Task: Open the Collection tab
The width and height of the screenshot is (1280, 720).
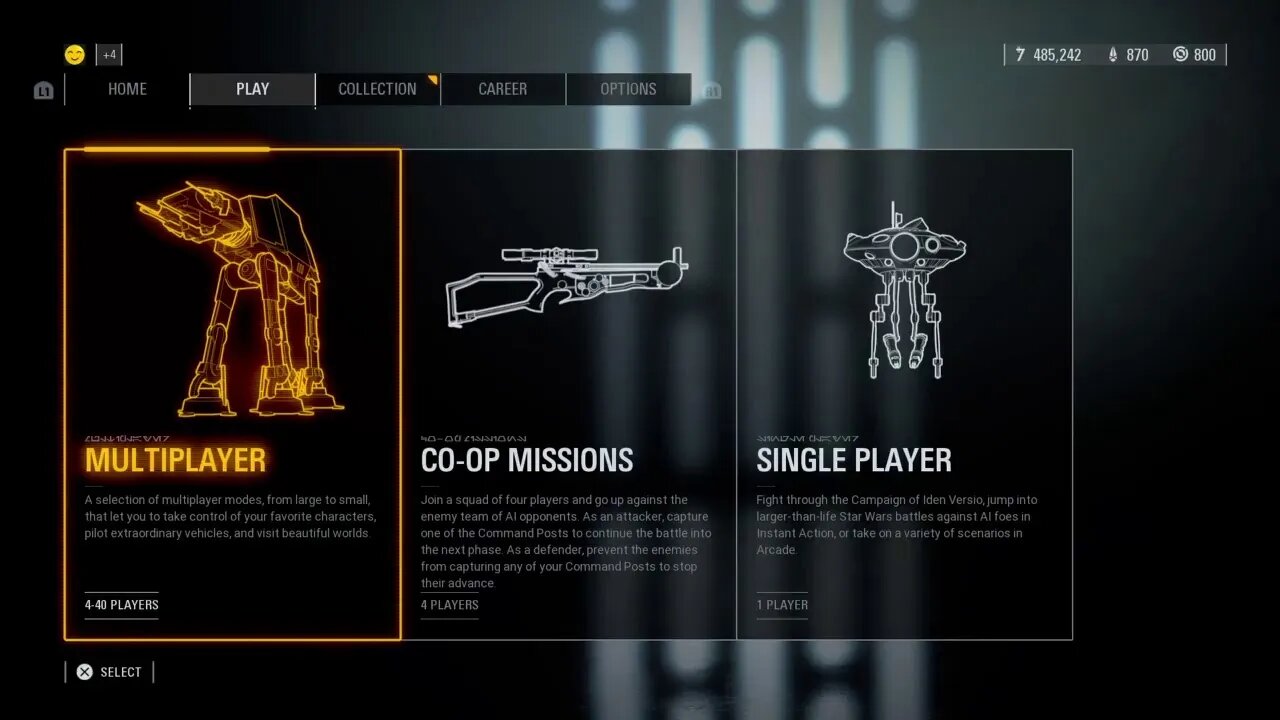Action: (377, 89)
